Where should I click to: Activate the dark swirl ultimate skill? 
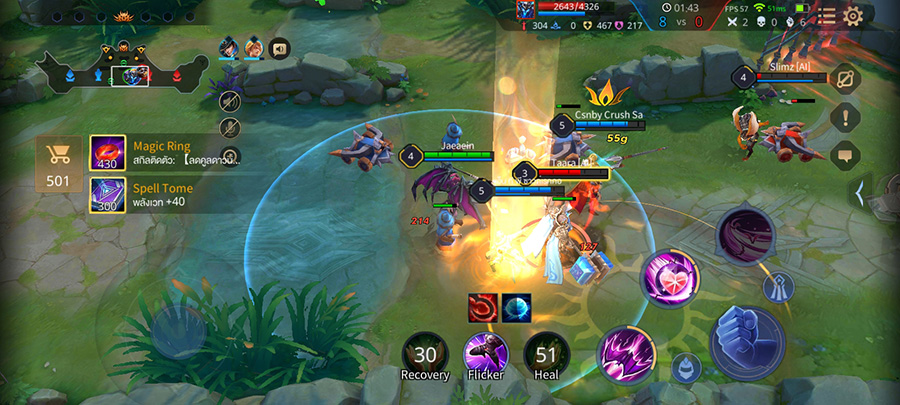pyautogui.click(x=745, y=237)
